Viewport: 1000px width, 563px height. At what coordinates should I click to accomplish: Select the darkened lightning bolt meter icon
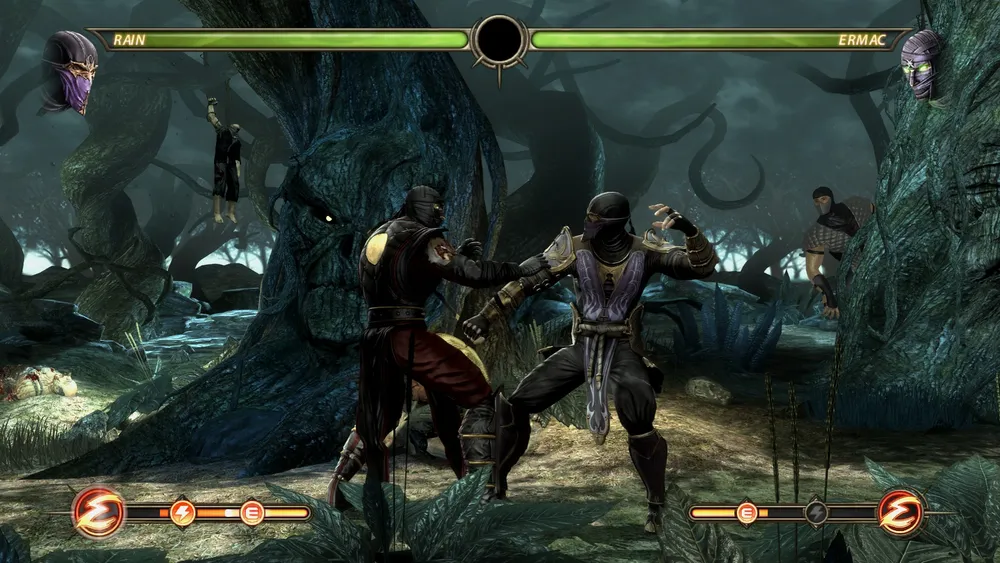coord(817,513)
